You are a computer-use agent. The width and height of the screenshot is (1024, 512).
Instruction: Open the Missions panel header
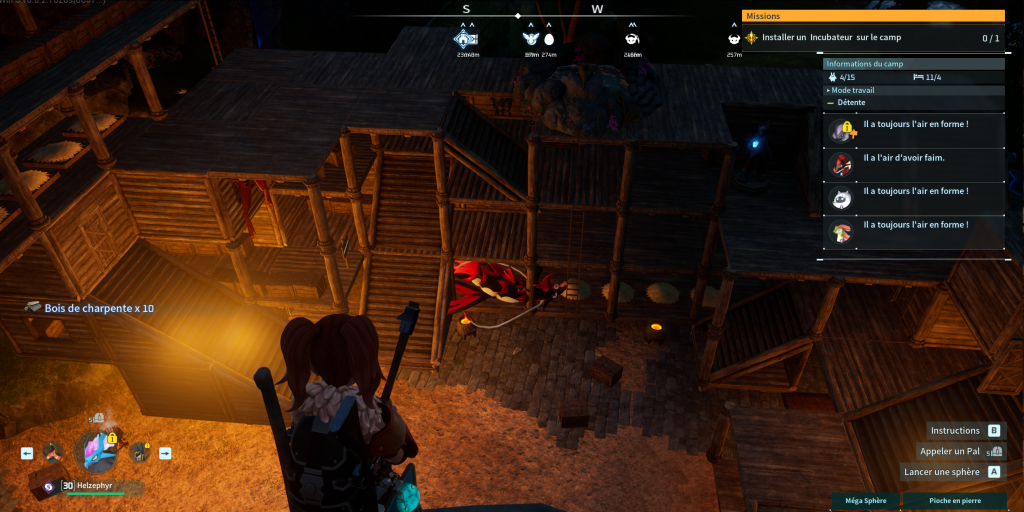(x=872, y=16)
